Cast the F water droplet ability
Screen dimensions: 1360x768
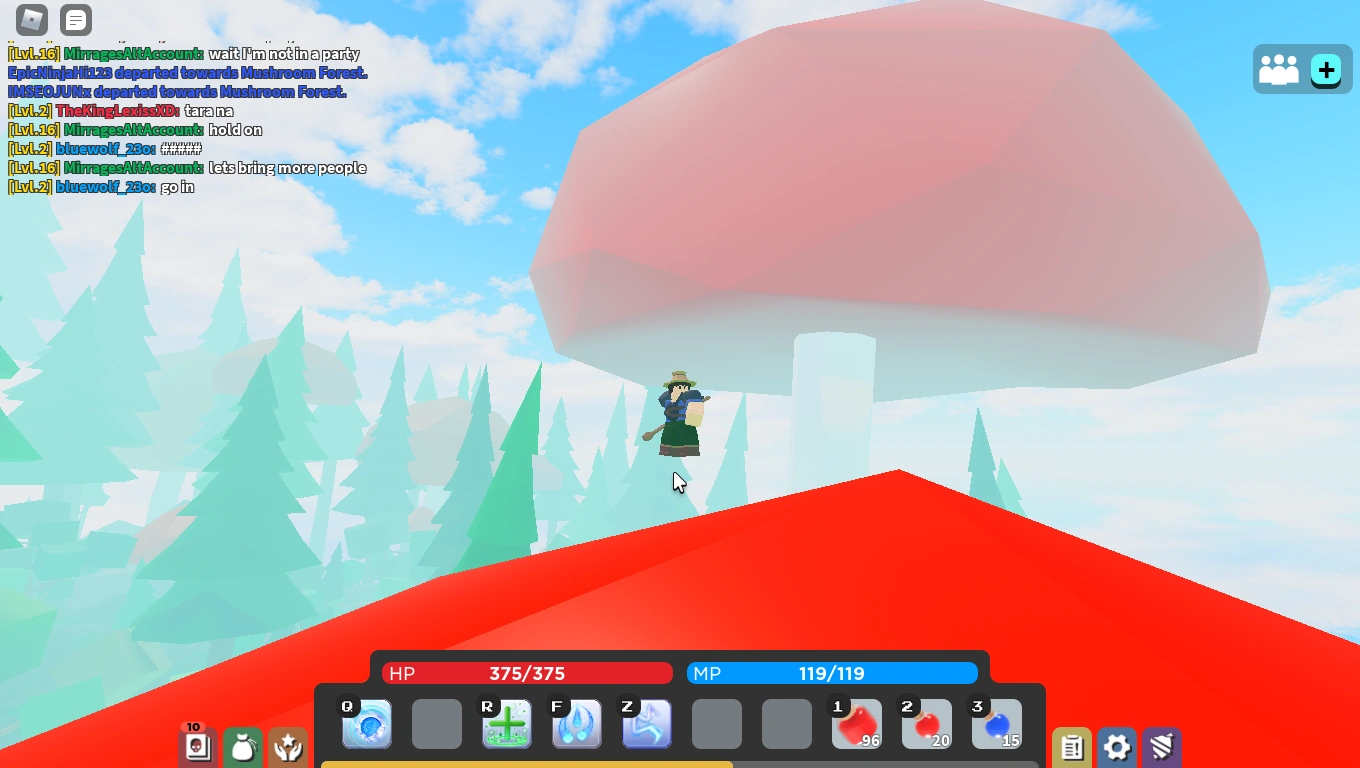point(577,723)
